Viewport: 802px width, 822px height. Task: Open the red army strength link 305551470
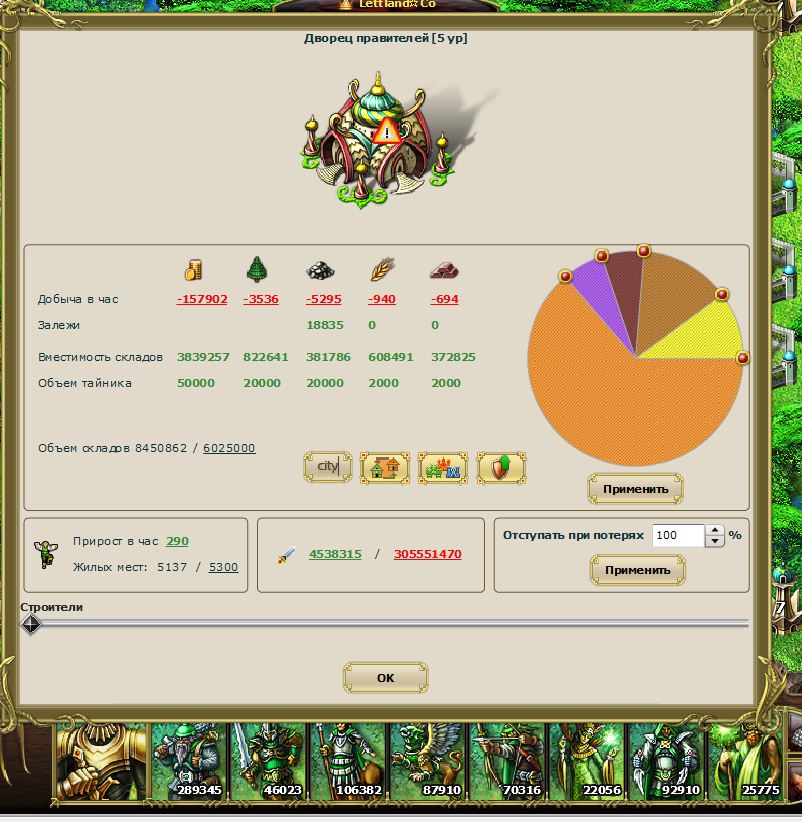(x=427, y=554)
